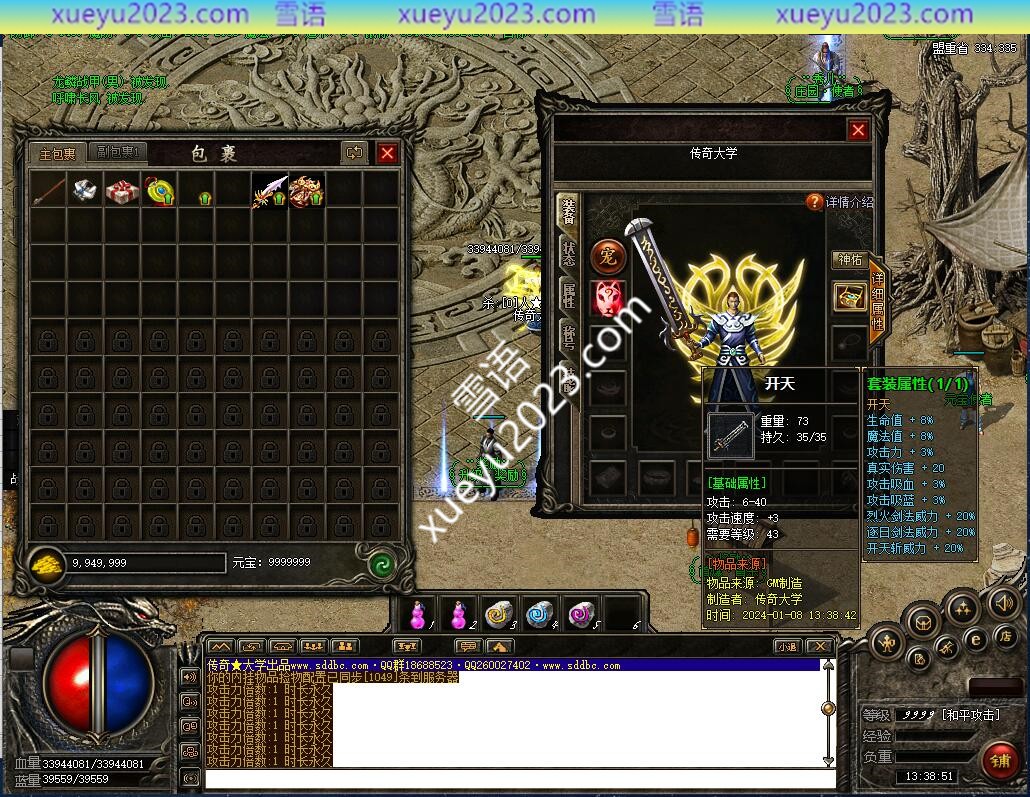1030x797 pixels.
Task: Switch to the 属性 attributes tab
Action: [568, 295]
